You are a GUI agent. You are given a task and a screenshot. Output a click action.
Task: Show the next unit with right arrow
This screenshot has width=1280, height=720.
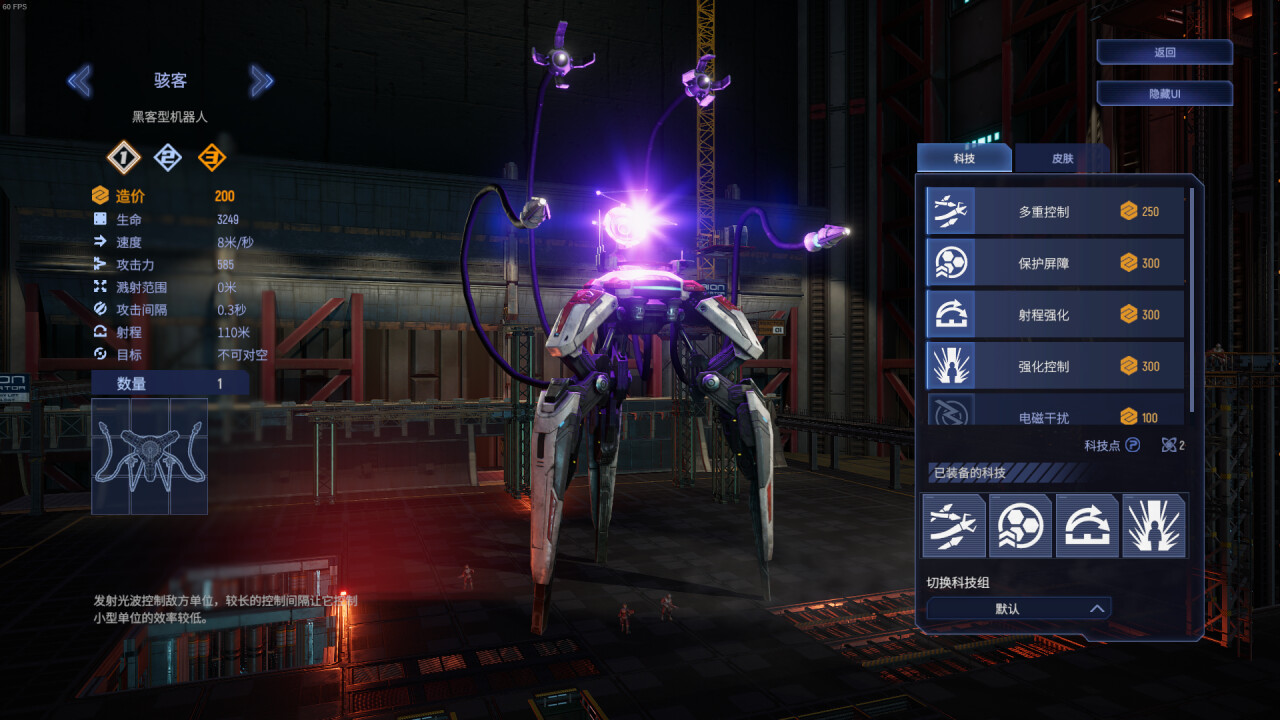coord(261,81)
